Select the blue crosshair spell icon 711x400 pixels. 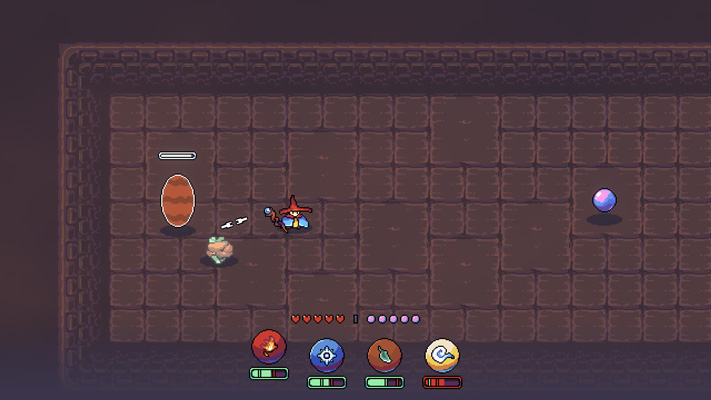coord(326,354)
